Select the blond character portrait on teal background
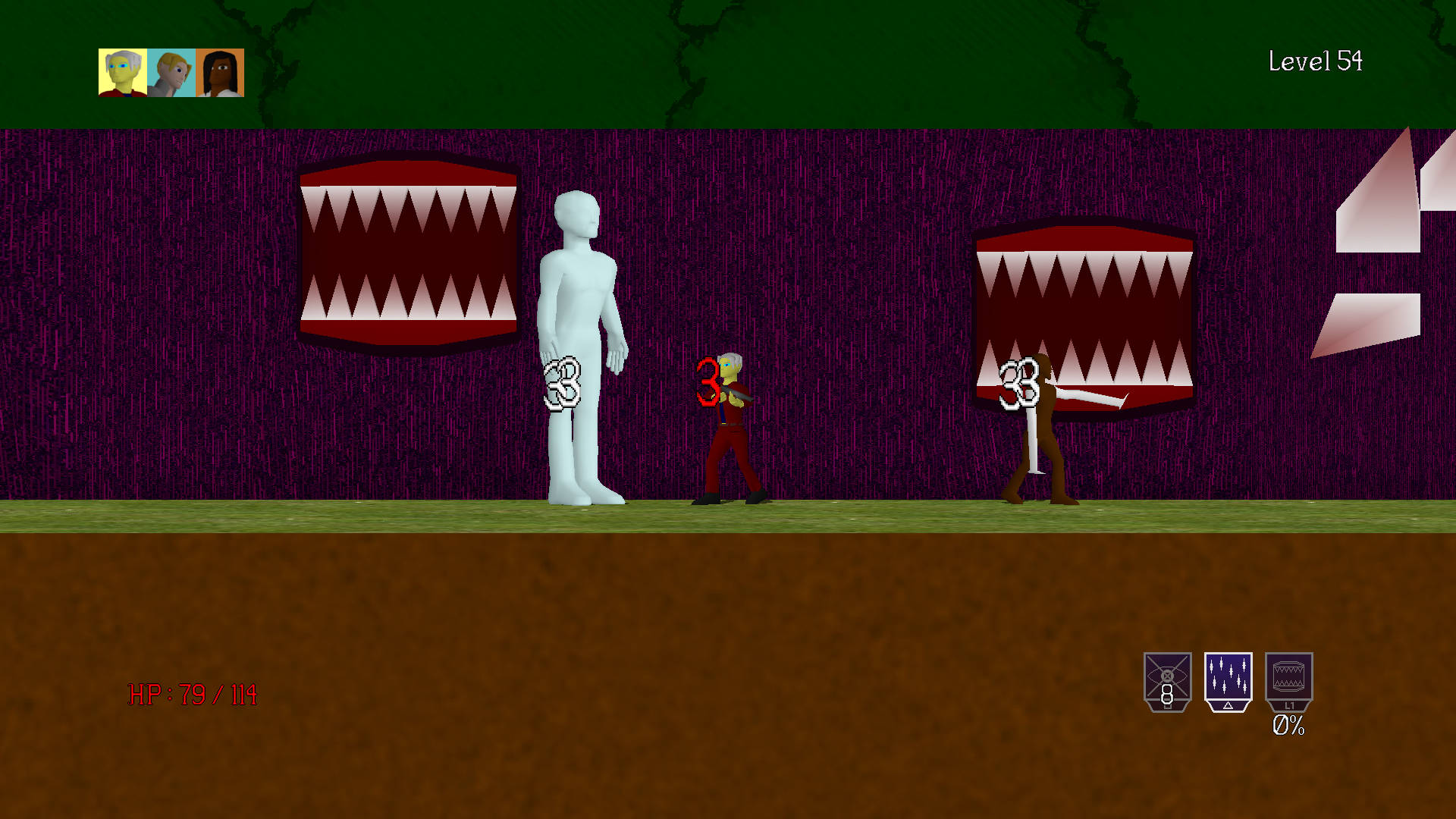 [170, 74]
